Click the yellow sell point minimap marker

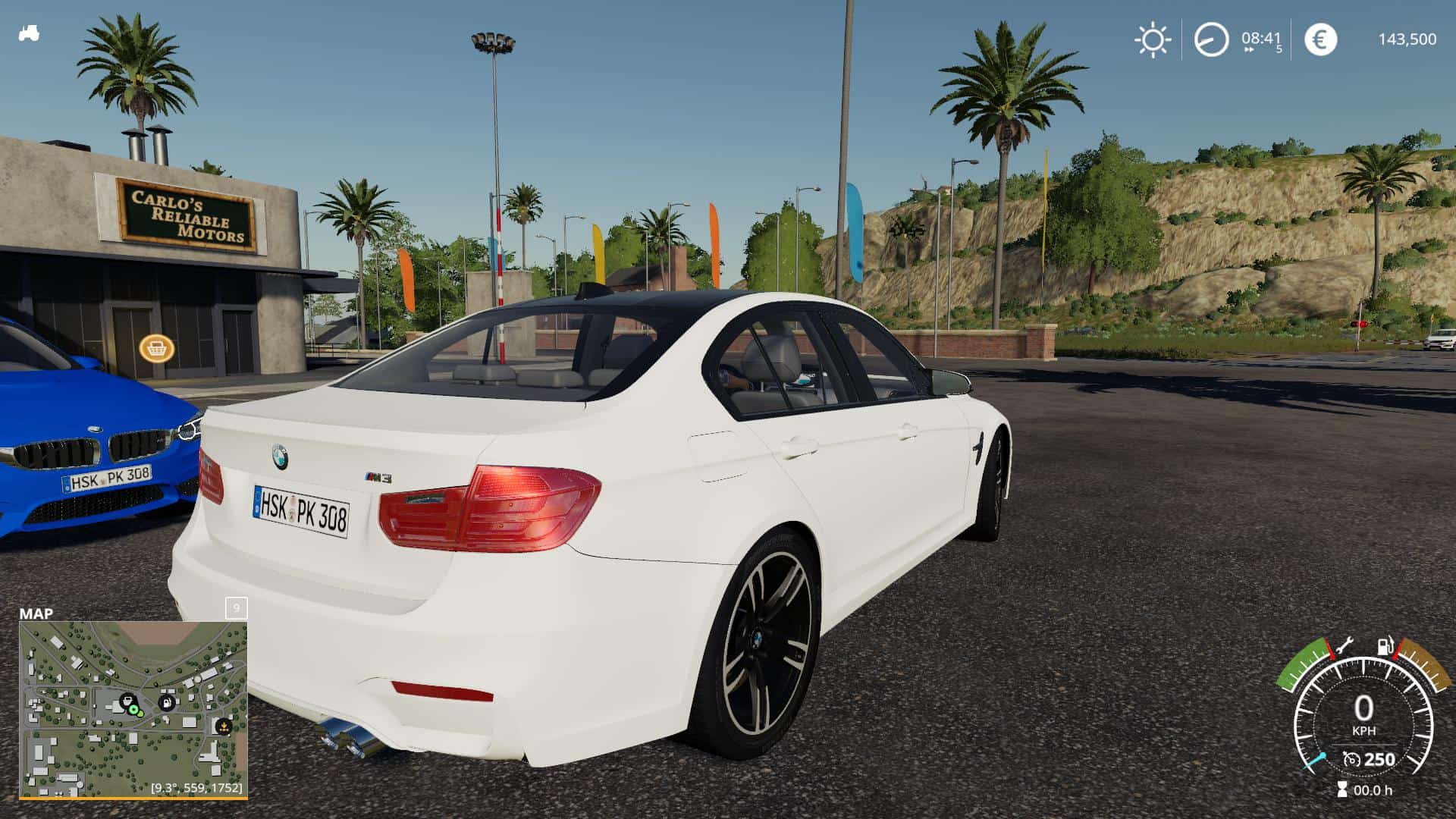tap(223, 726)
